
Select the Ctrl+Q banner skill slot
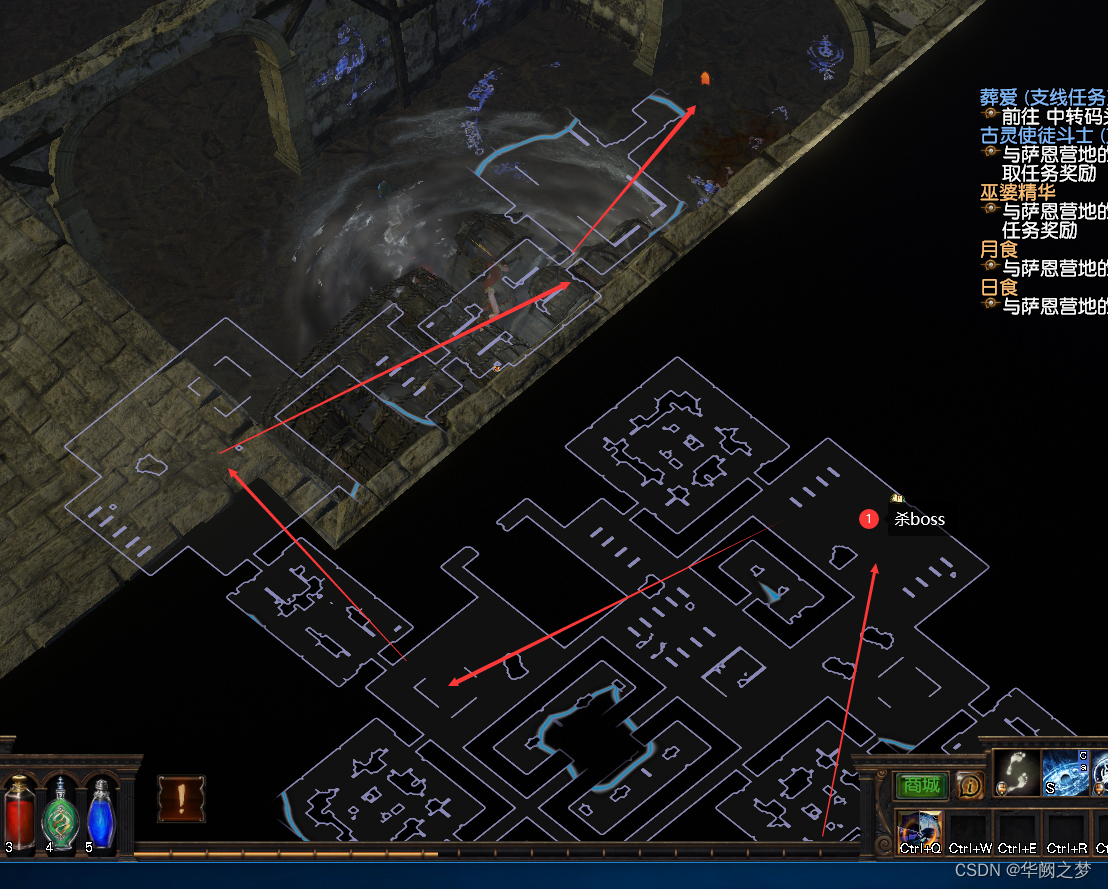pyautogui.click(x=920, y=832)
